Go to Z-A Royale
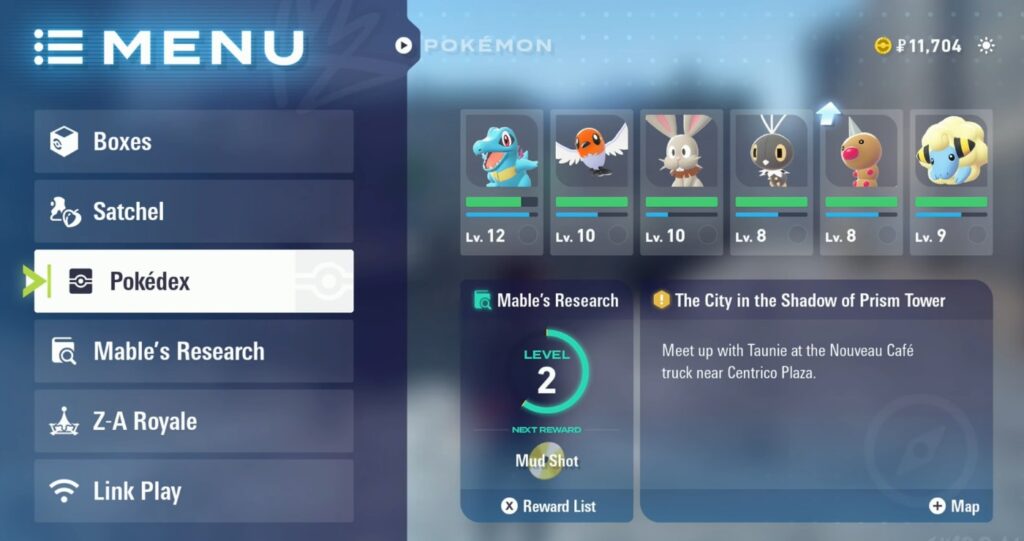This screenshot has width=1024, height=541. coord(194,422)
